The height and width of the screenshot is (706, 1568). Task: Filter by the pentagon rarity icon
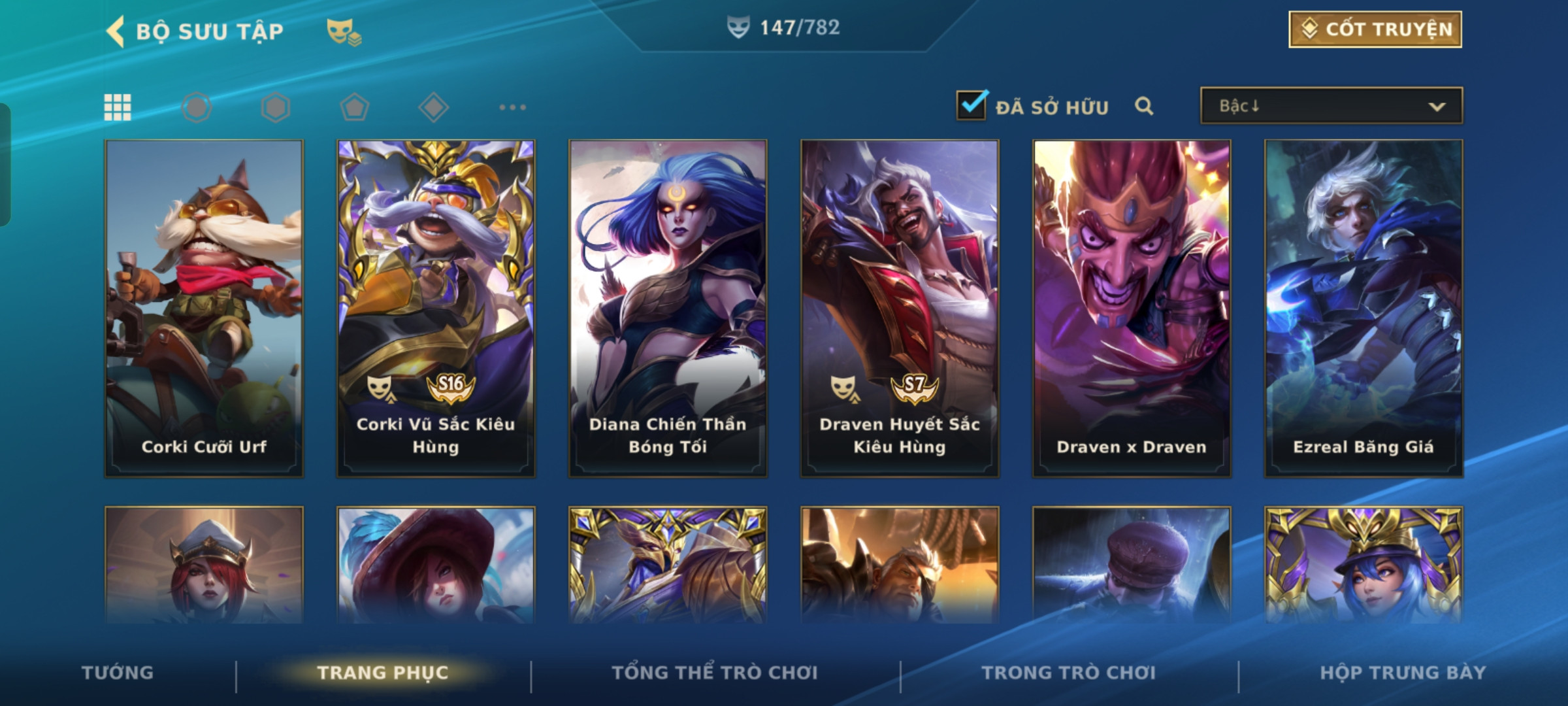[x=355, y=107]
